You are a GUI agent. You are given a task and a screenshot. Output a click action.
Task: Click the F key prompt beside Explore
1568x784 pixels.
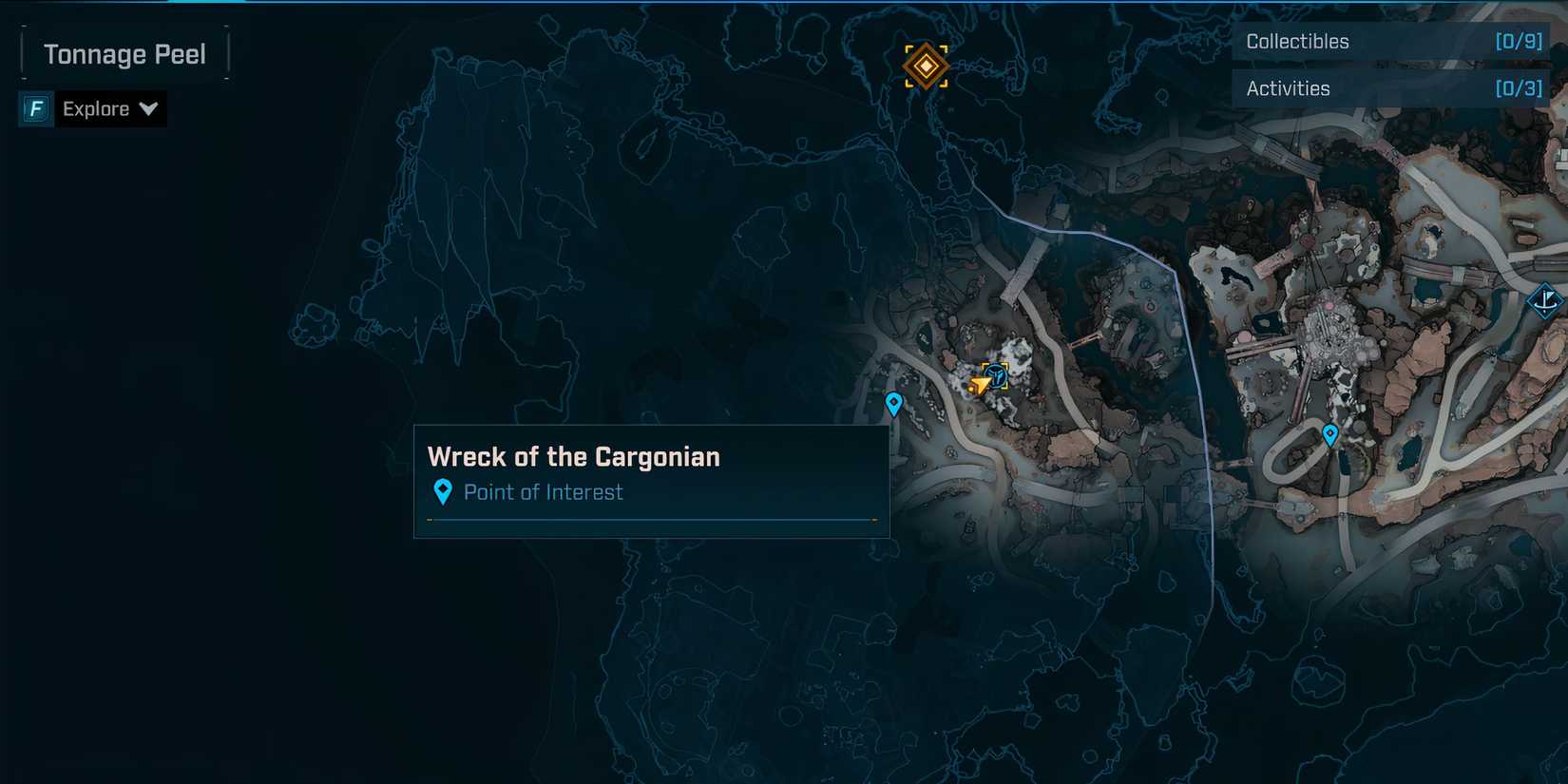(34, 108)
